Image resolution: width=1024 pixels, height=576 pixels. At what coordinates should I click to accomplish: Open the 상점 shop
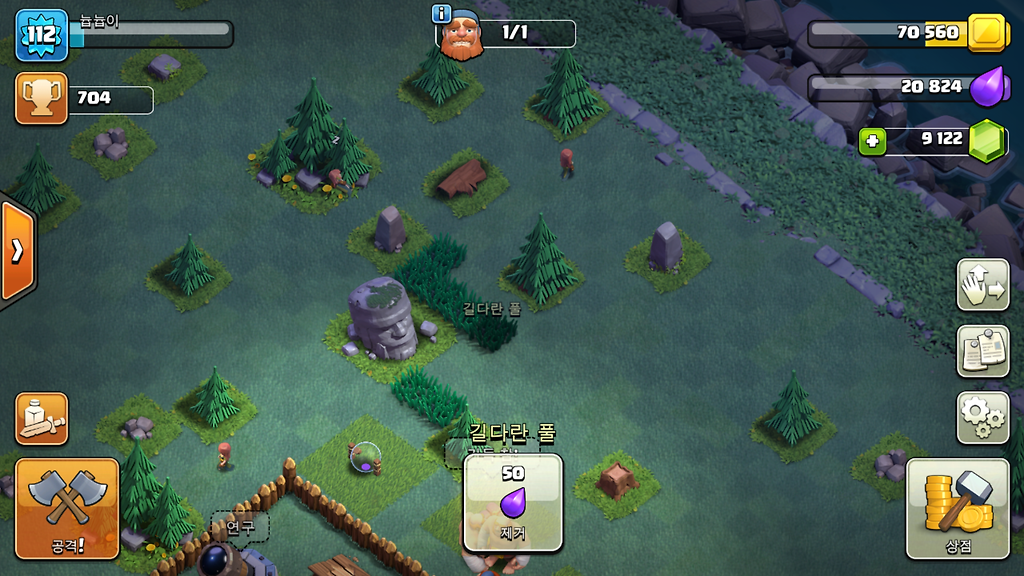point(957,508)
